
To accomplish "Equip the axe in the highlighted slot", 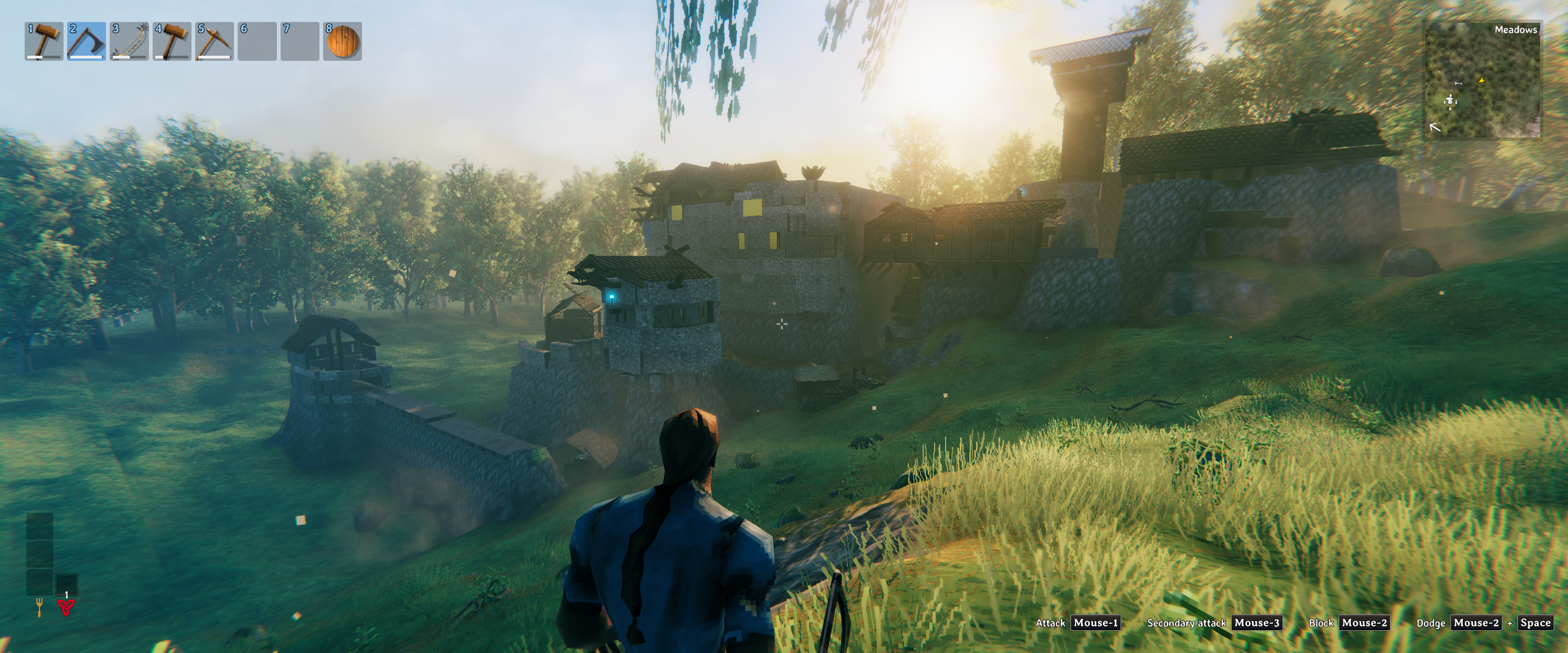I will (86, 42).
